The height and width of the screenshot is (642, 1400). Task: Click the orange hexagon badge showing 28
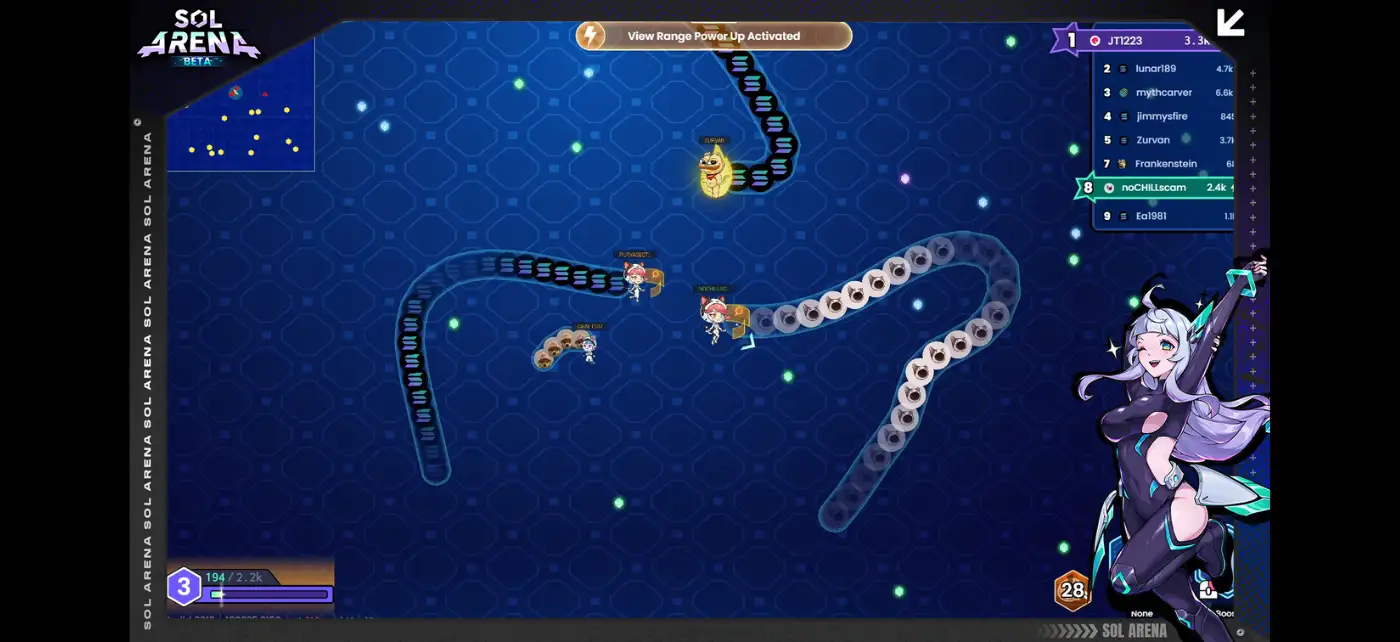pos(1072,590)
